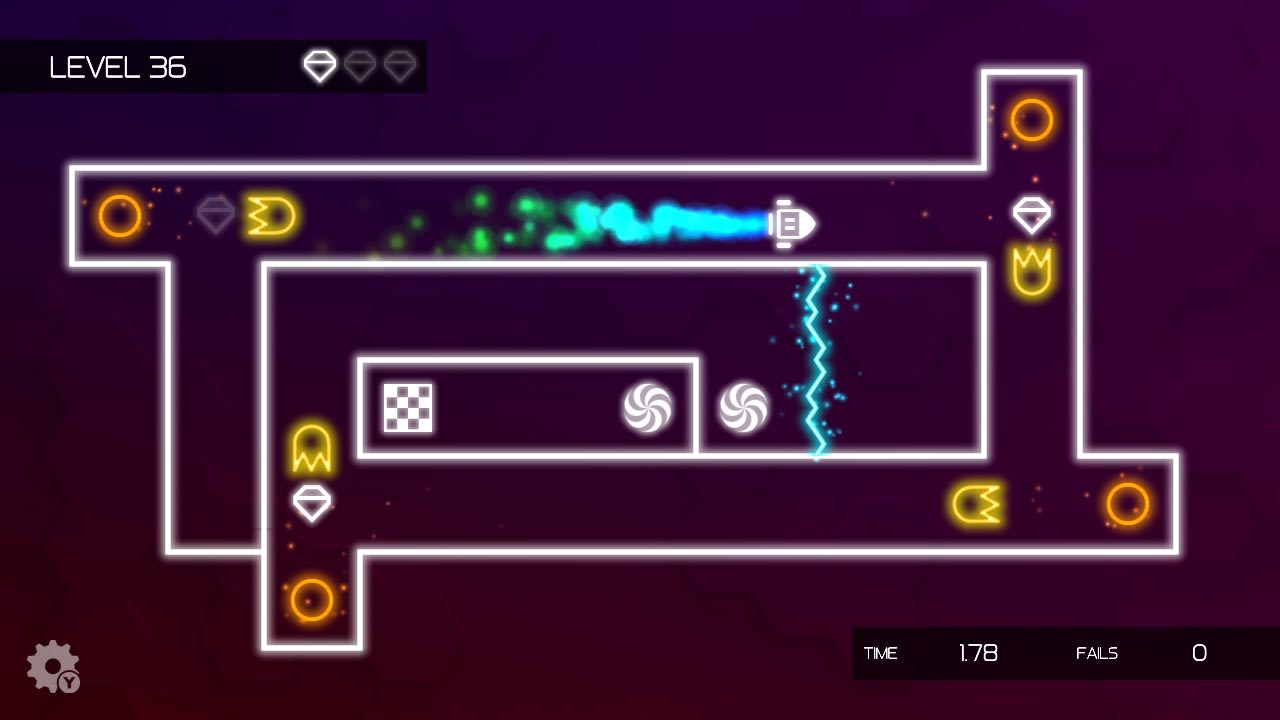
Task: Click the third uncollected gem slot
Action: (400, 65)
